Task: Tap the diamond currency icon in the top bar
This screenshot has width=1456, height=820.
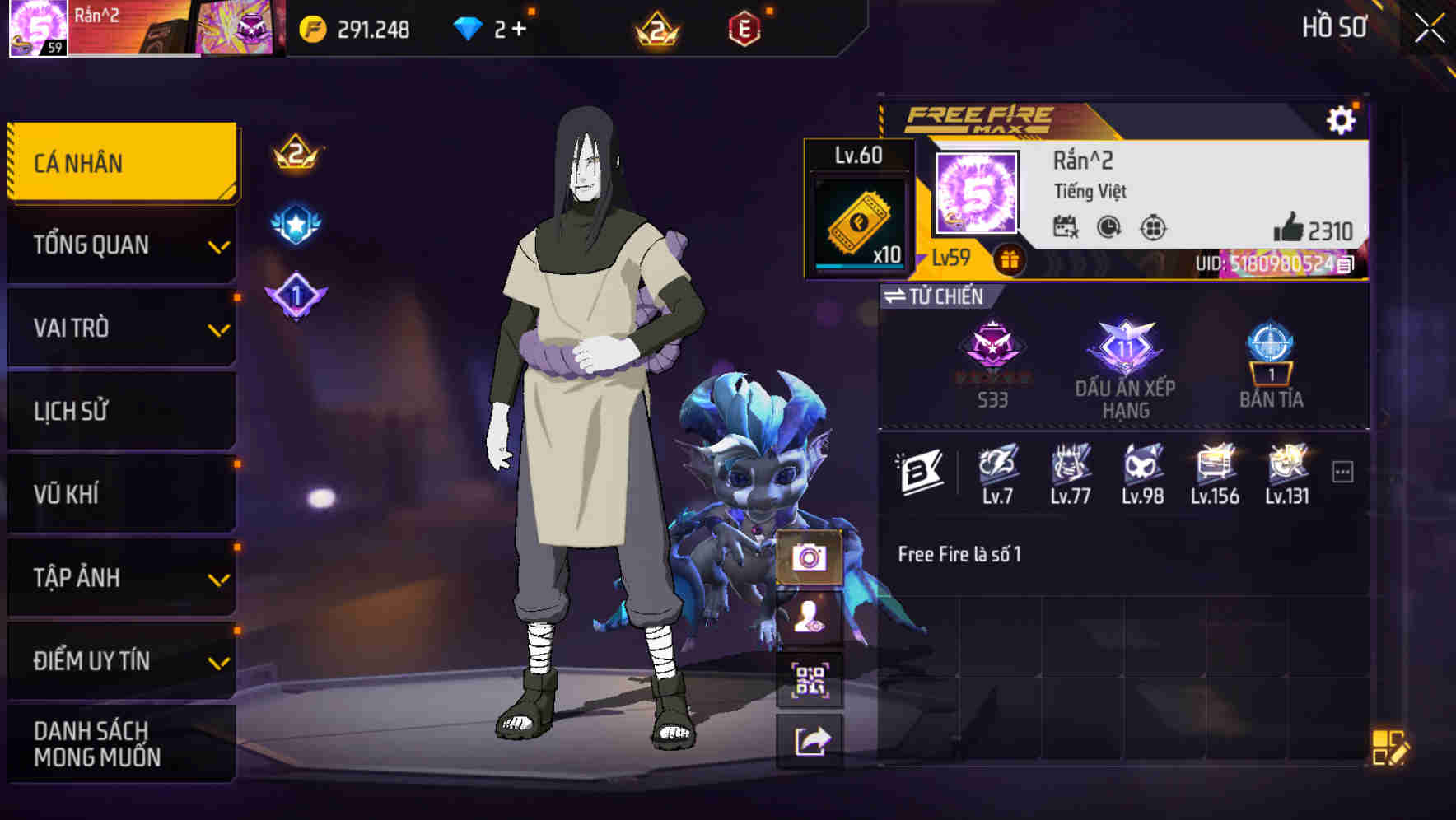Action: click(469, 27)
